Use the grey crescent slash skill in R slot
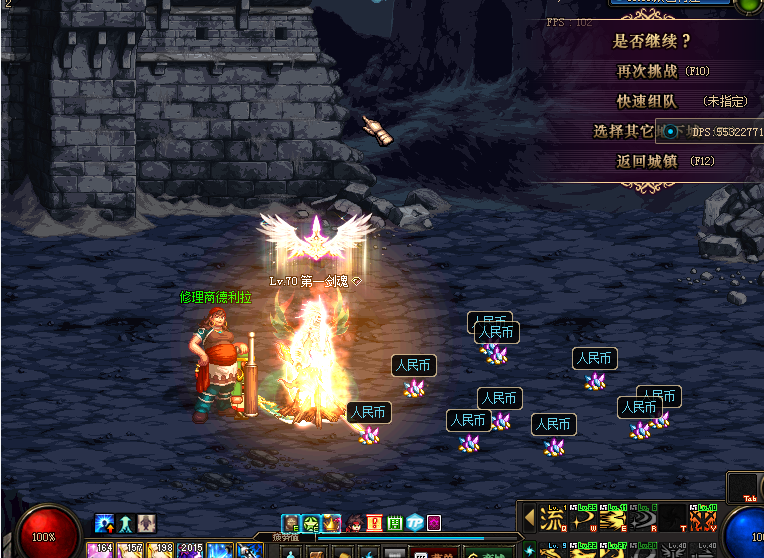Image resolution: width=764 pixels, height=558 pixels. pos(642,519)
